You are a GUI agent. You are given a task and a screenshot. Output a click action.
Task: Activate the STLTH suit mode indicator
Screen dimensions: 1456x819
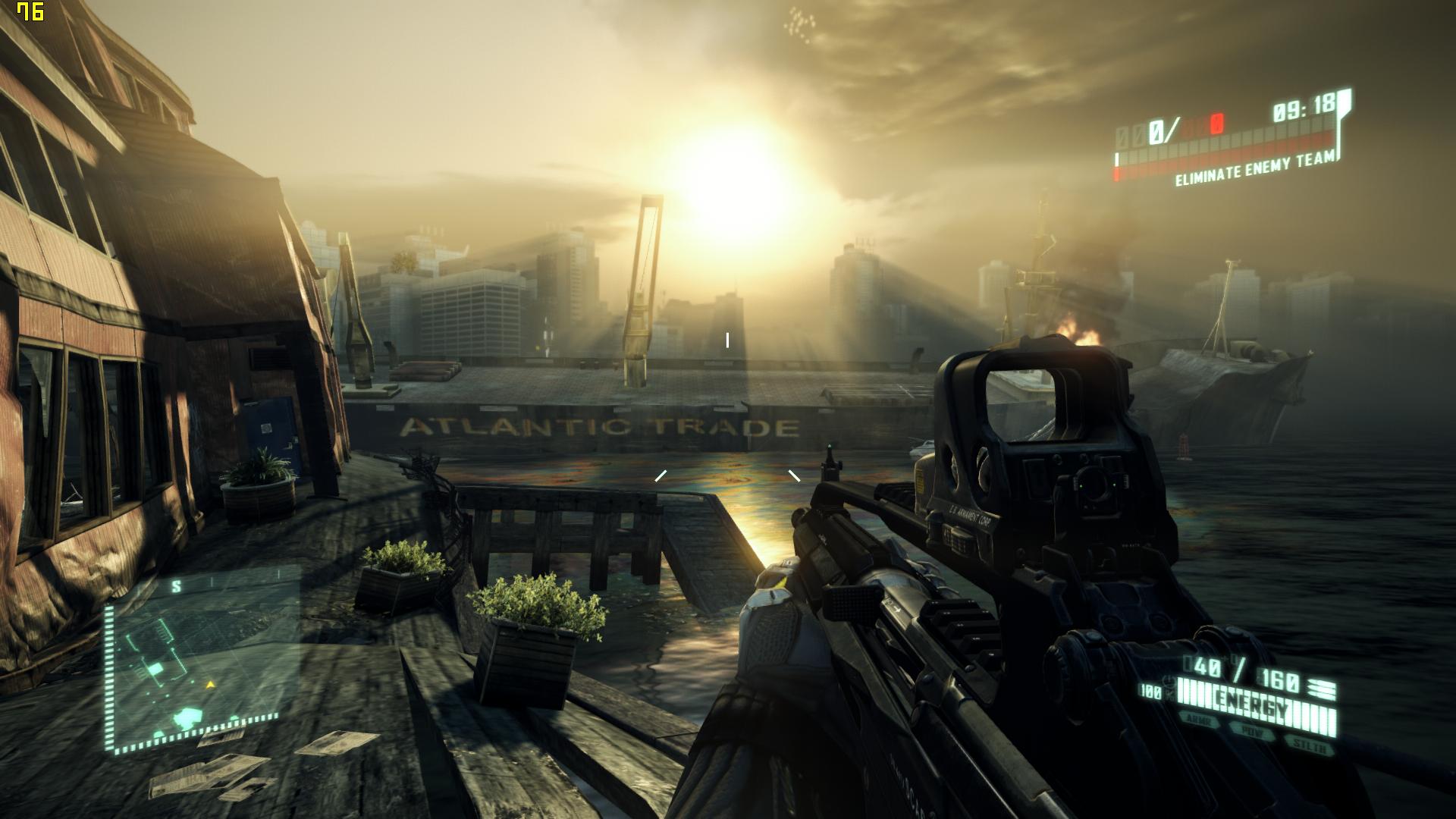click(x=1309, y=745)
